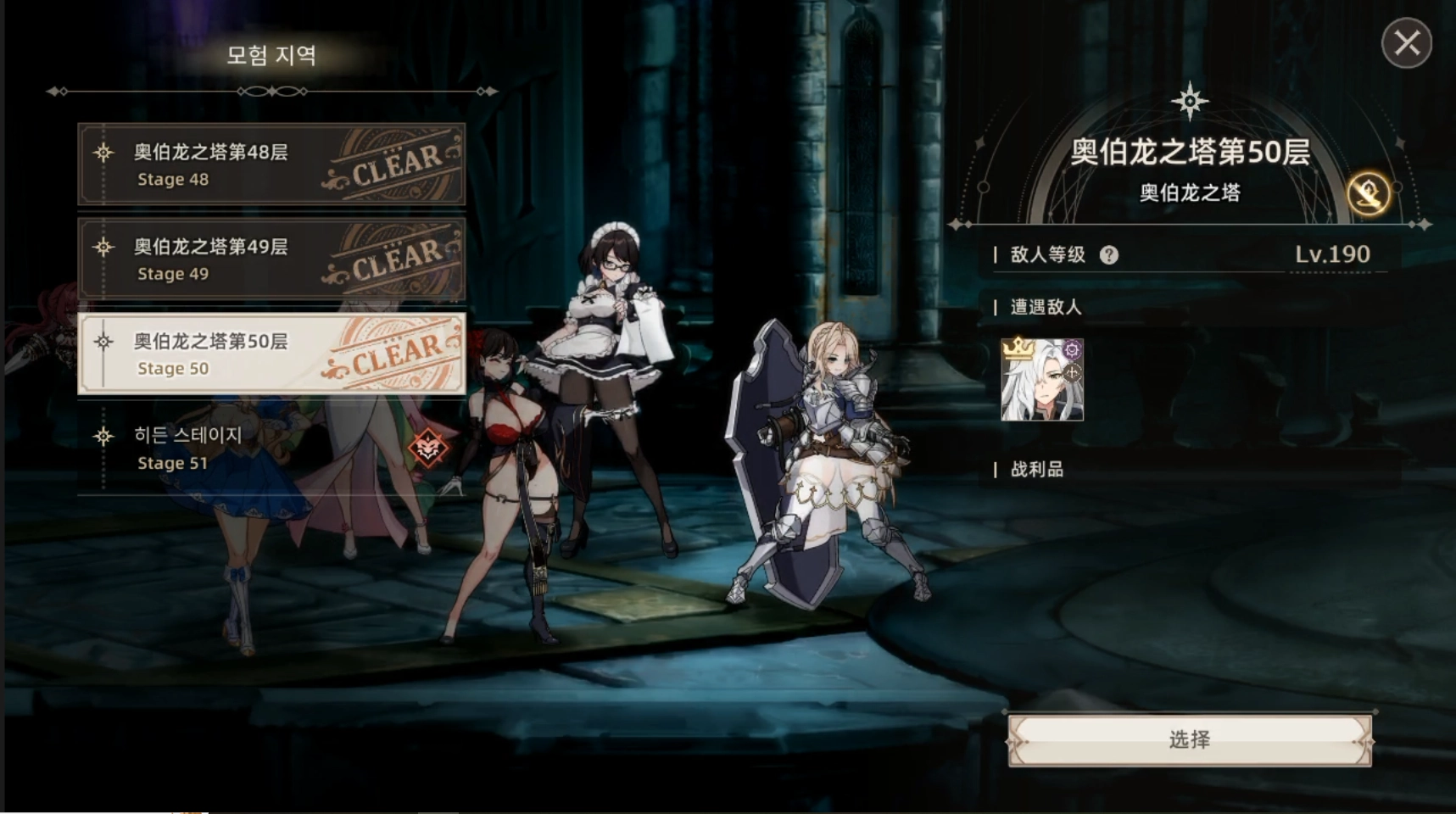
Task: Close the stage selection panel
Action: pos(1406,43)
